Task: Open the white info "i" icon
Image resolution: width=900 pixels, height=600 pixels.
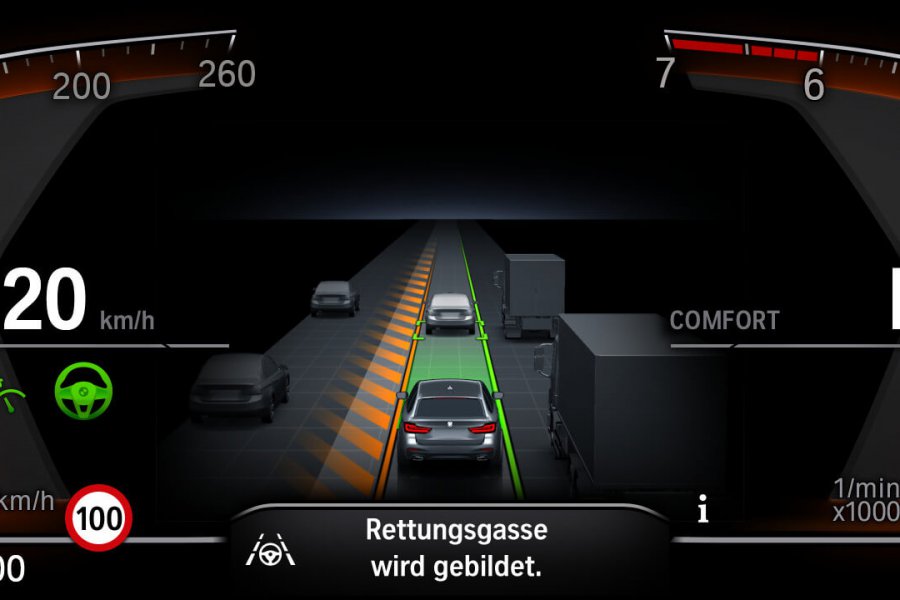Action: [x=703, y=512]
